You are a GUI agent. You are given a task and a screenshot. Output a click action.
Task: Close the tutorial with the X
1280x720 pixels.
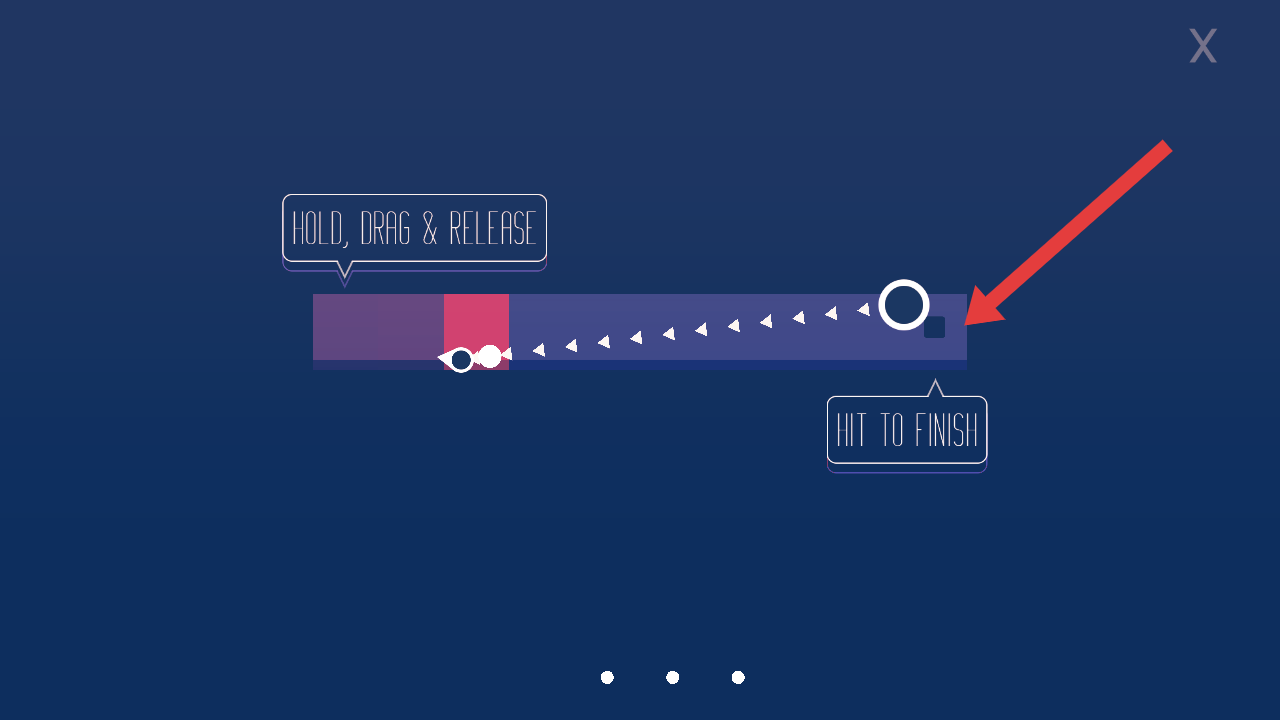(1202, 46)
